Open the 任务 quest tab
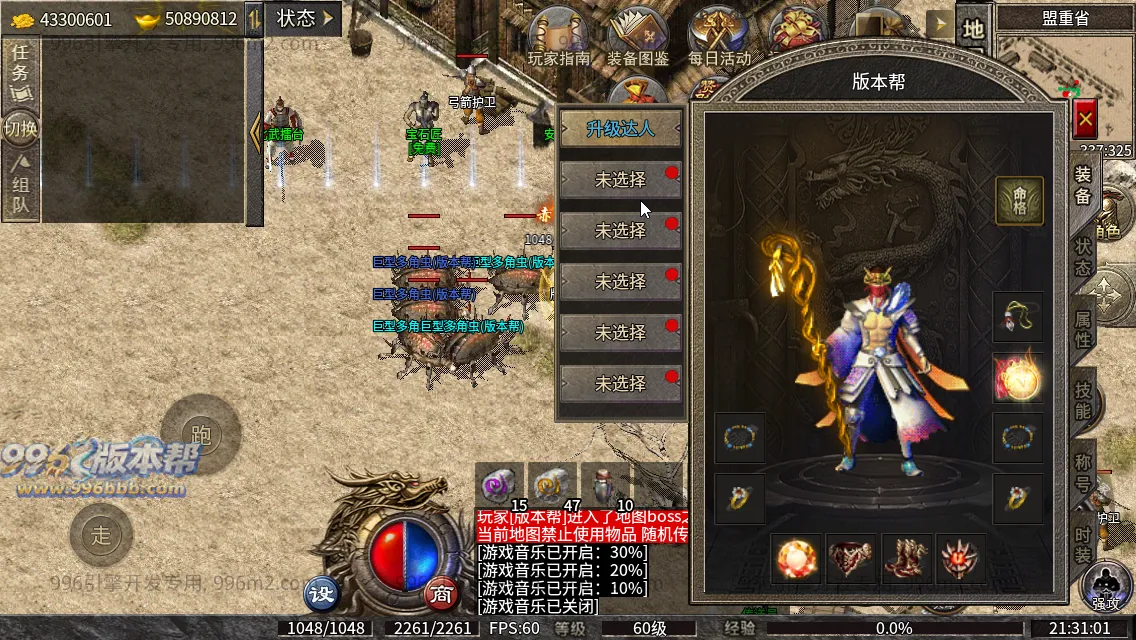The height and width of the screenshot is (640, 1136). (20, 72)
